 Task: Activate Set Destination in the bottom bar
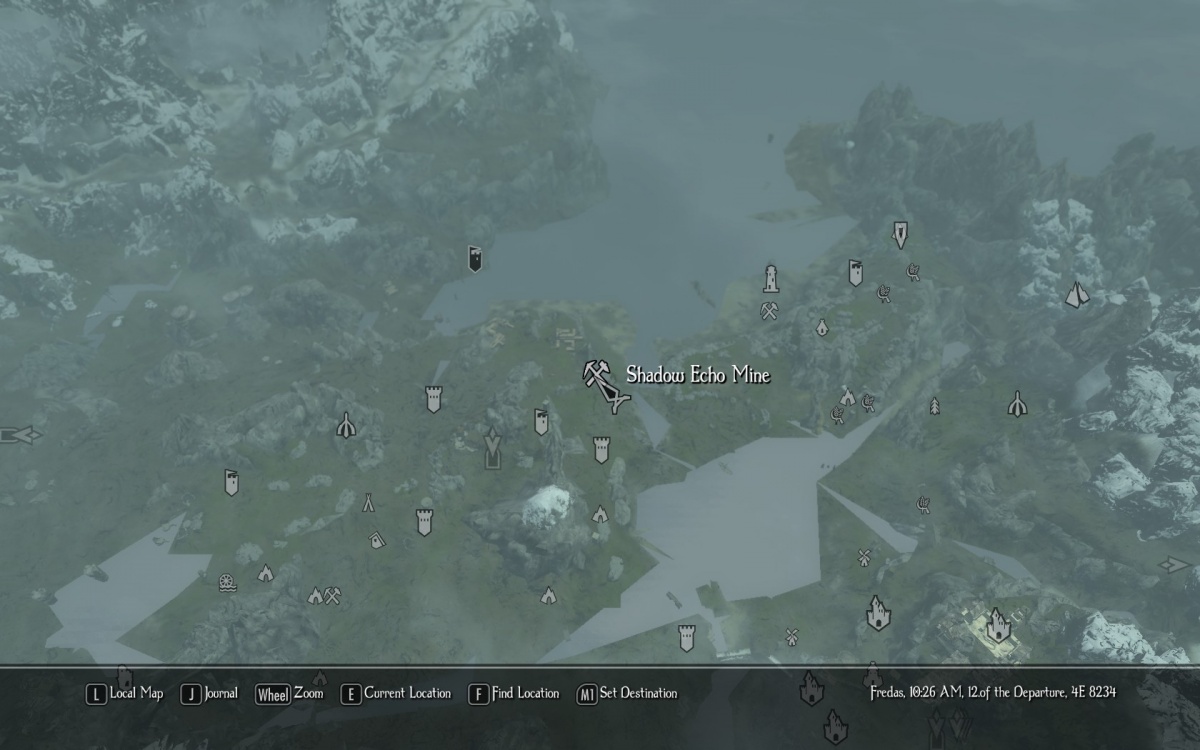[628, 694]
